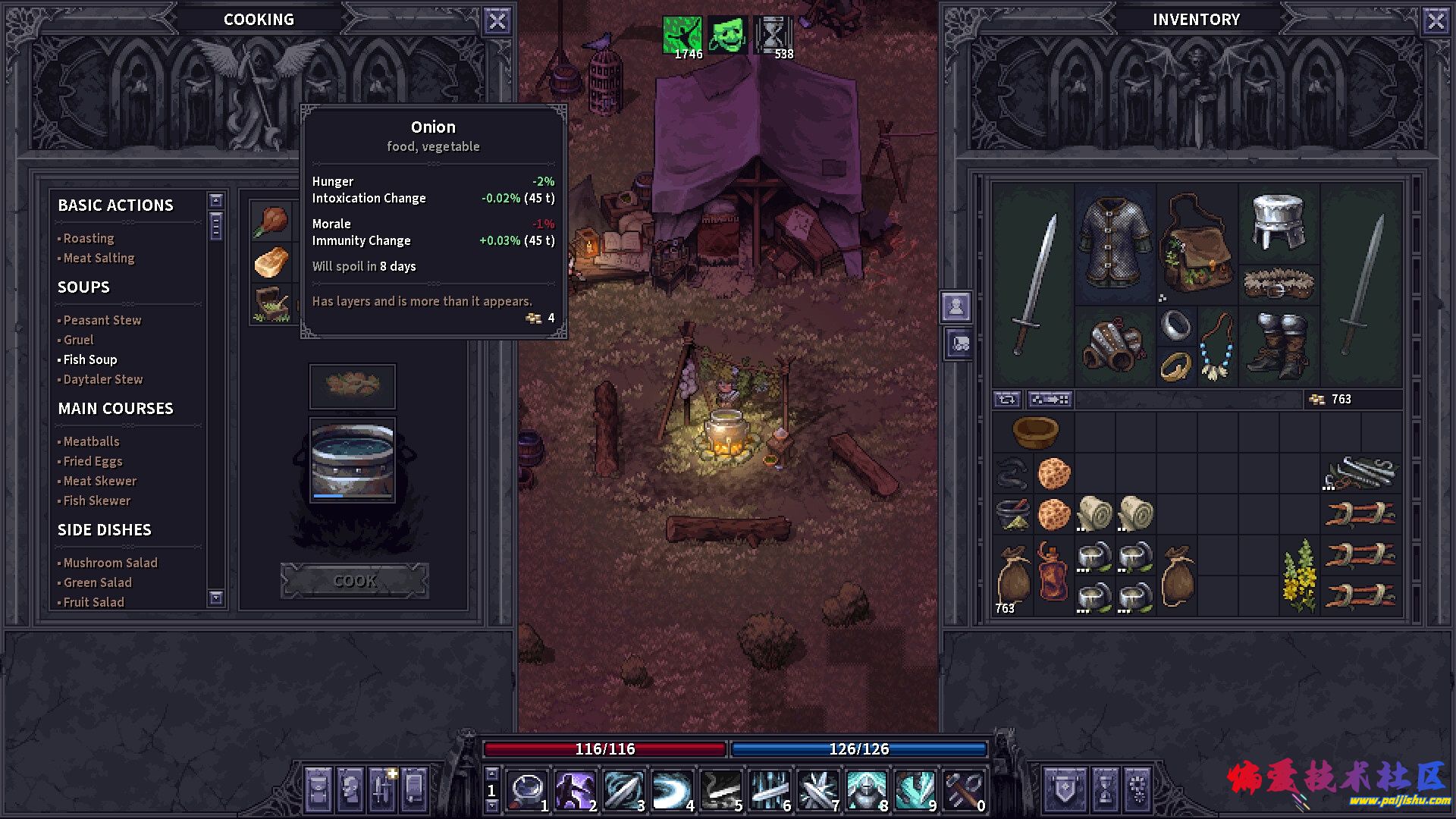Viewport: 1456px width, 819px height.
Task: Select the Fish Soup recipe
Action: [90, 359]
